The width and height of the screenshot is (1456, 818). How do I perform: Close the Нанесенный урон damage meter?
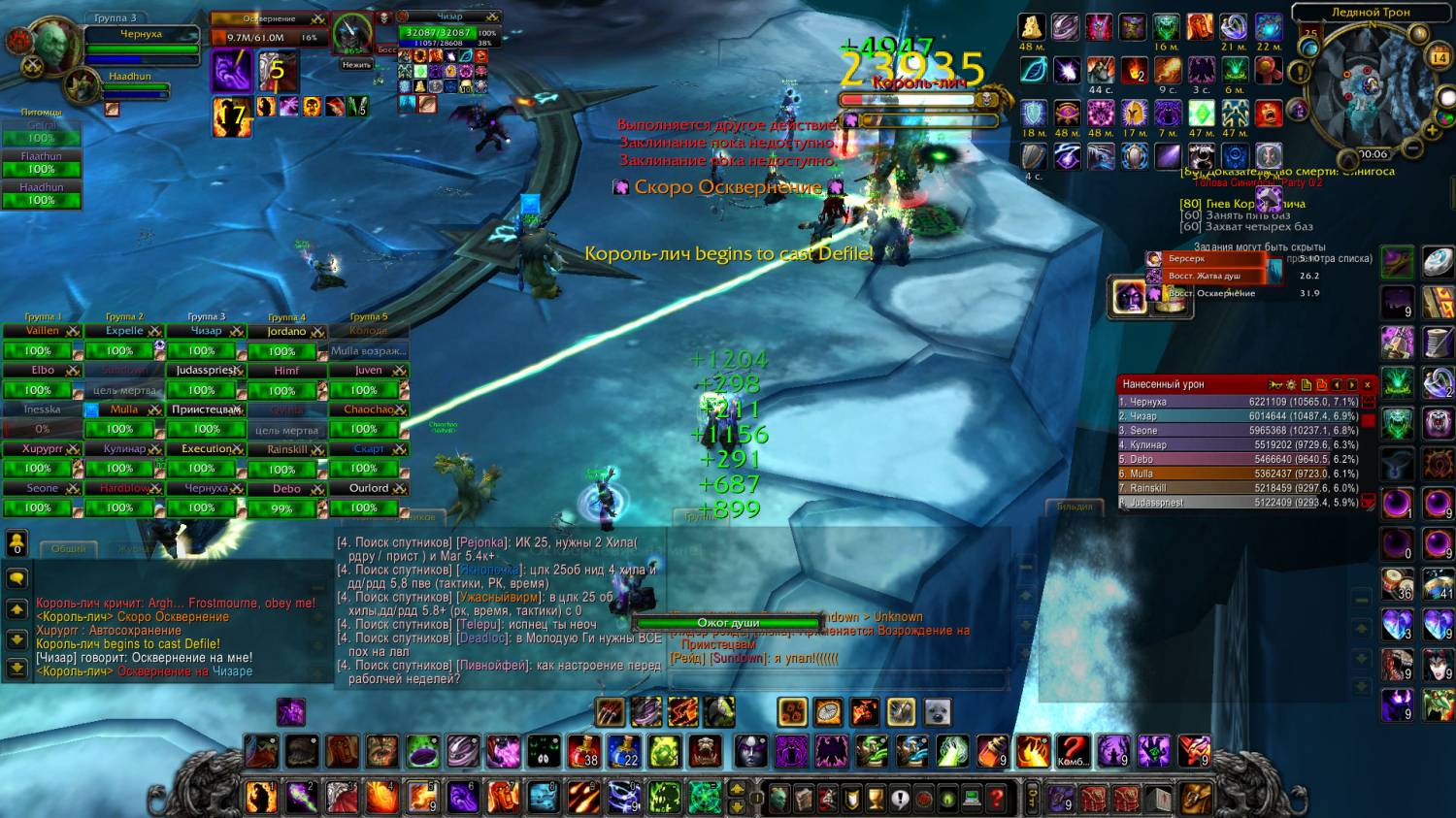pos(1368,385)
